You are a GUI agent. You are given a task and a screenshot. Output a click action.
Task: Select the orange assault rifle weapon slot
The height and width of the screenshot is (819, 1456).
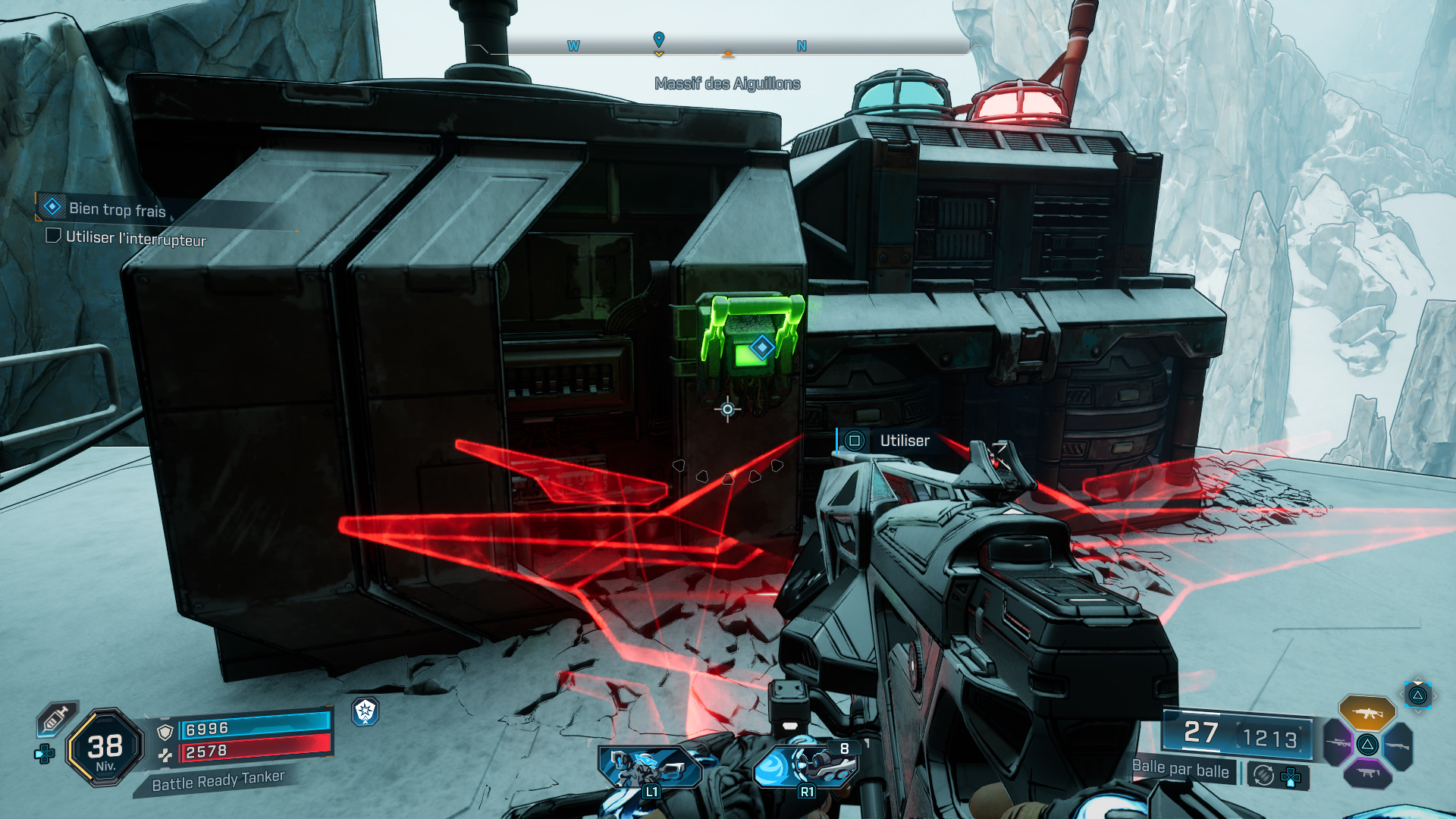coord(1367,713)
